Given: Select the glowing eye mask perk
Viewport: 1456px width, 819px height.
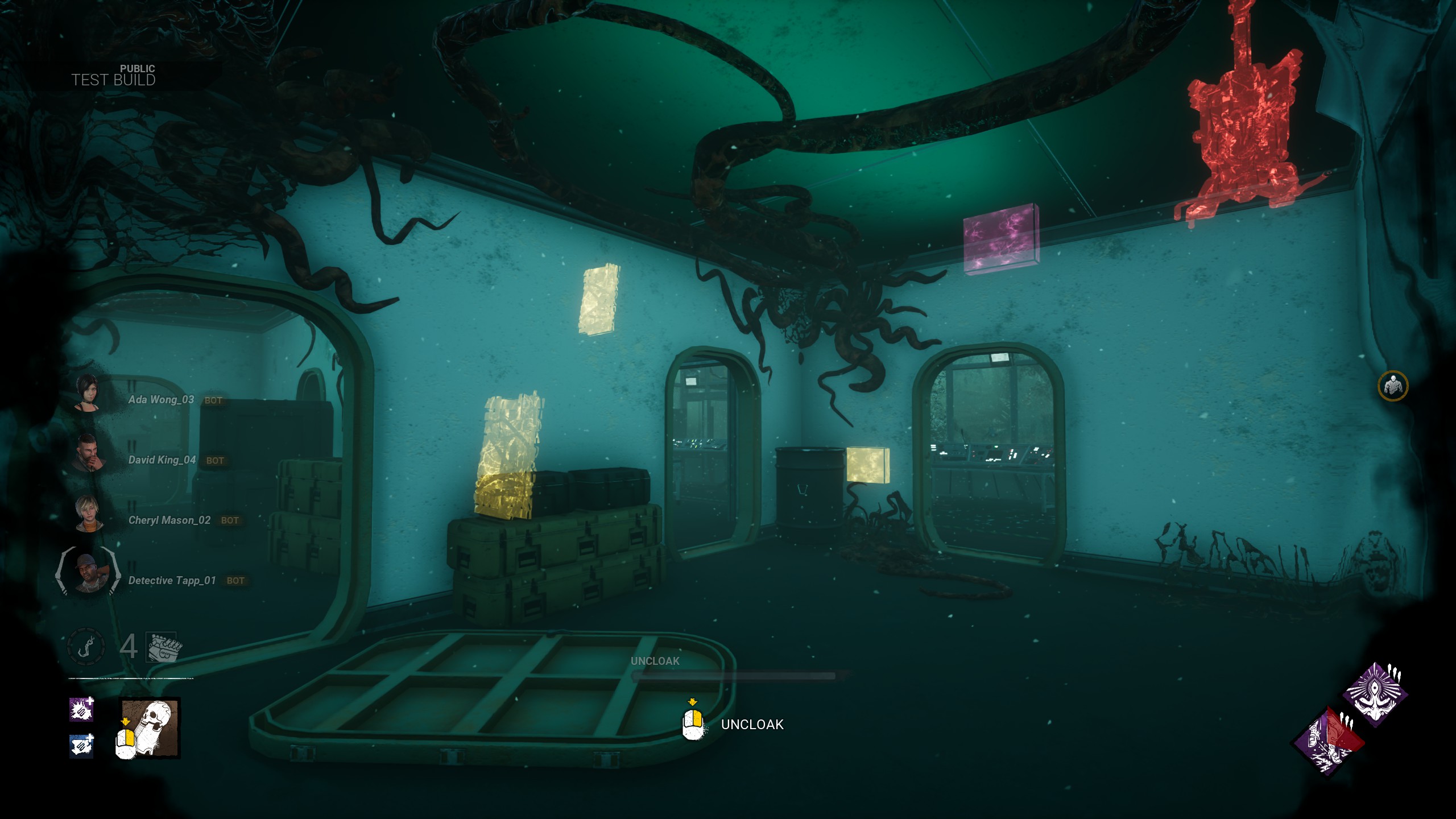Looking at the screenshot, I should pos(1375,694).
